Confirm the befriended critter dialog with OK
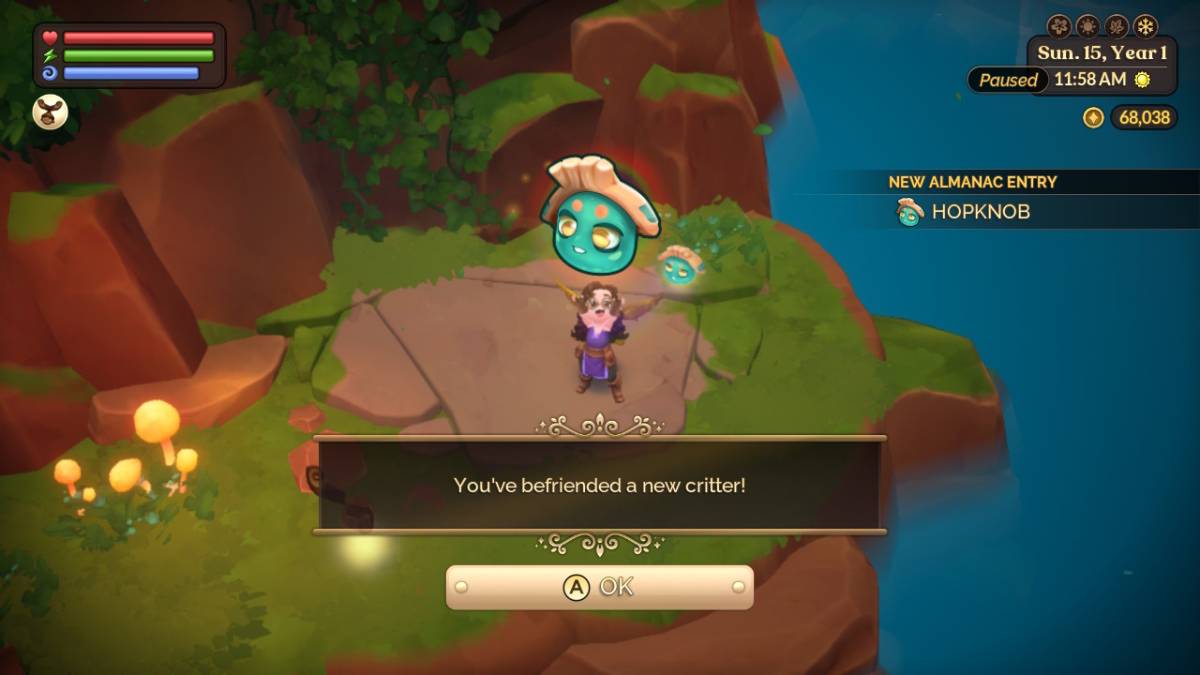1200x675 pixels. [599, 587]
